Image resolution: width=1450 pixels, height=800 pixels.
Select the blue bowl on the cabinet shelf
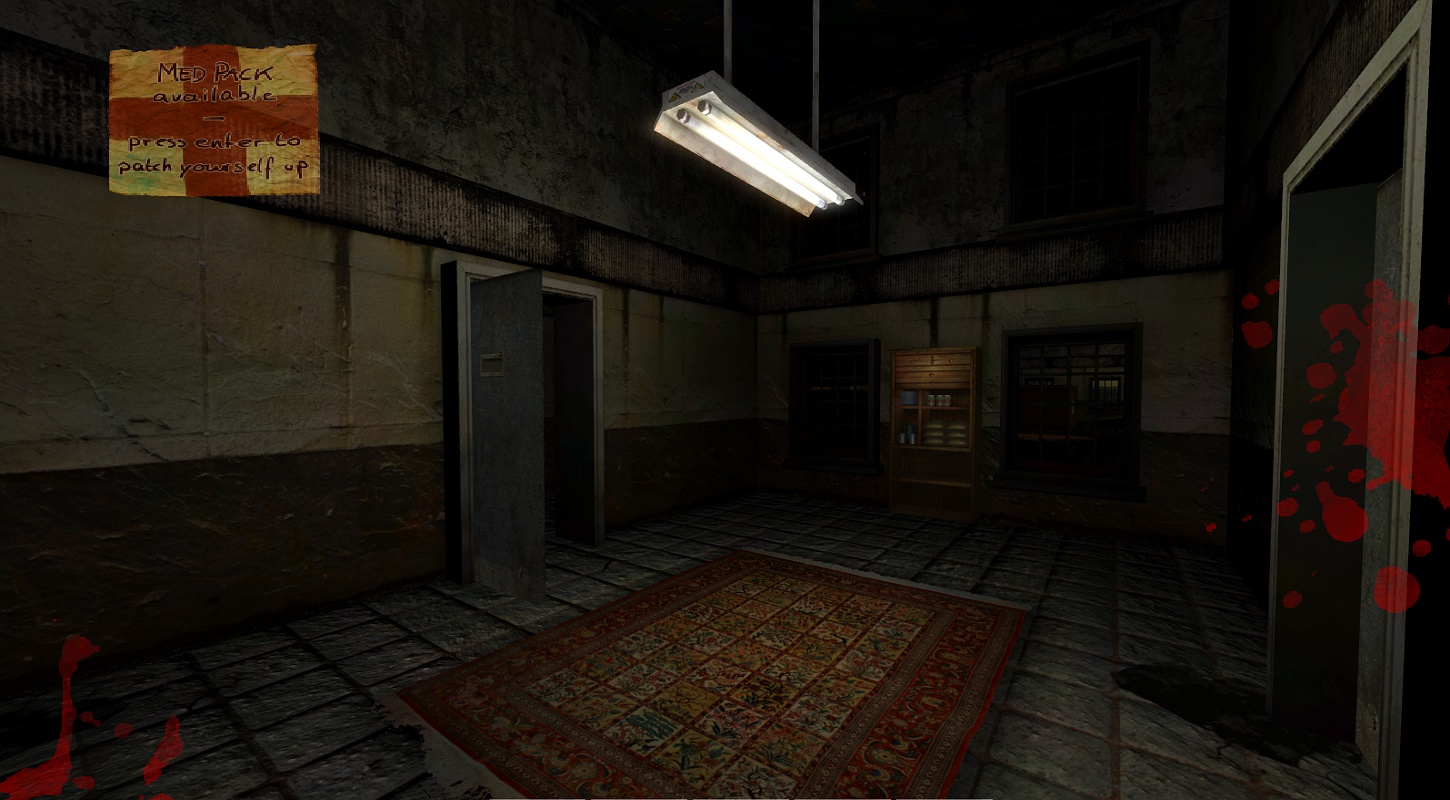[908, 397]
